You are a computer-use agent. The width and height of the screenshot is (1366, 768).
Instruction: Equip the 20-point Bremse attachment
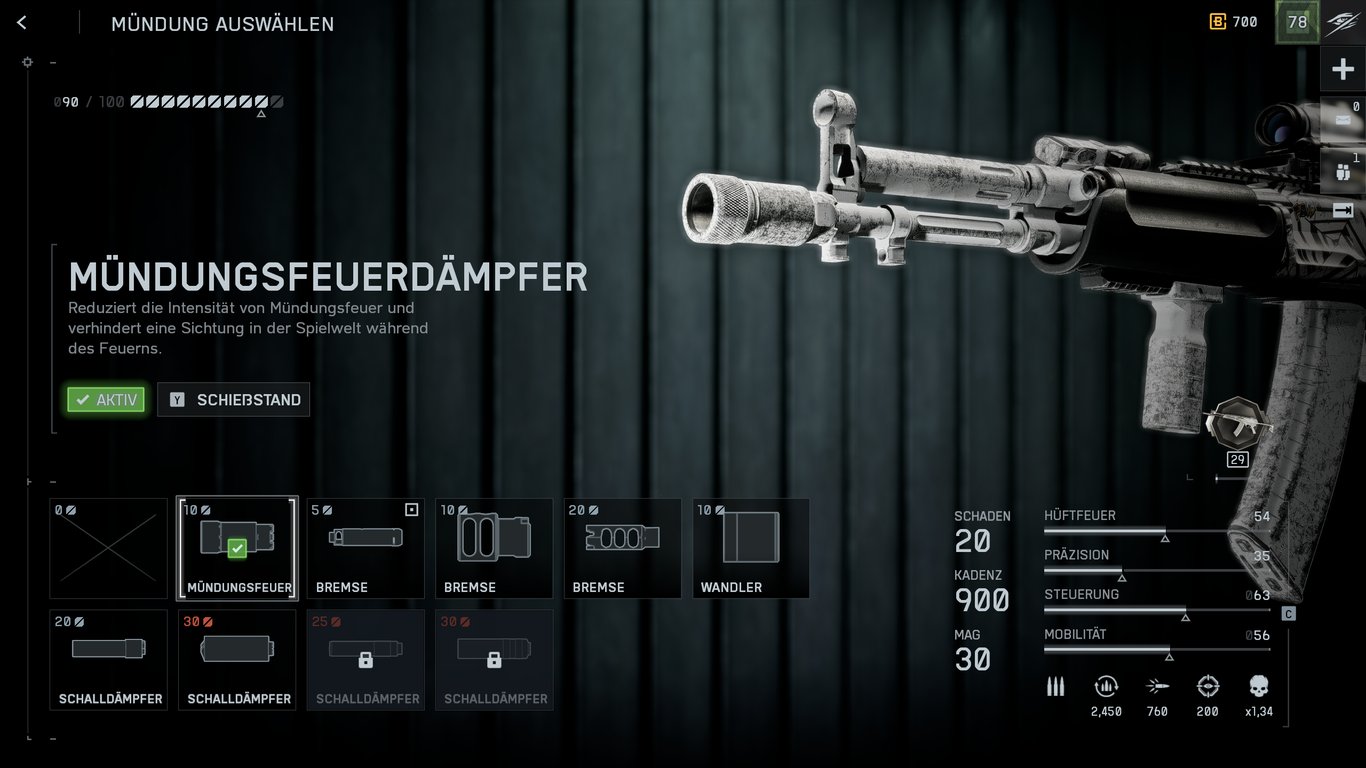click(x=622, y=548)
